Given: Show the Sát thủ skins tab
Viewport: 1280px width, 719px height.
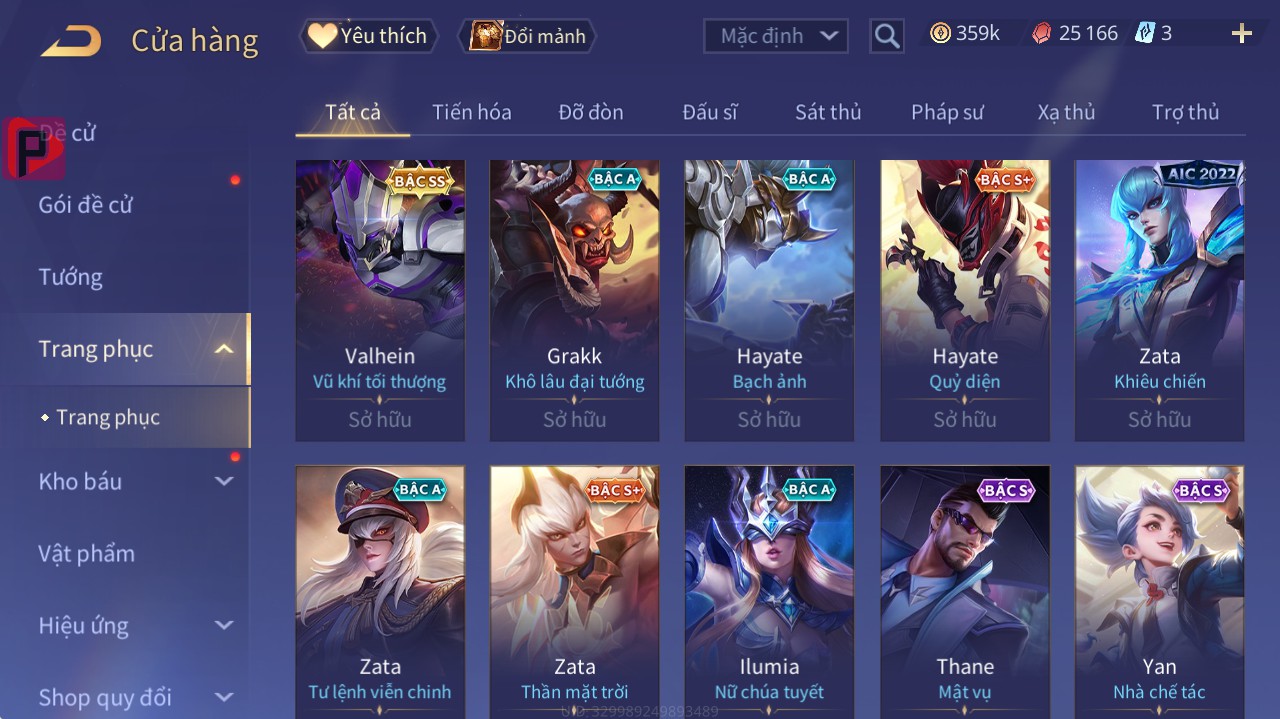Looking at the screenshot, I should [828, 112].
